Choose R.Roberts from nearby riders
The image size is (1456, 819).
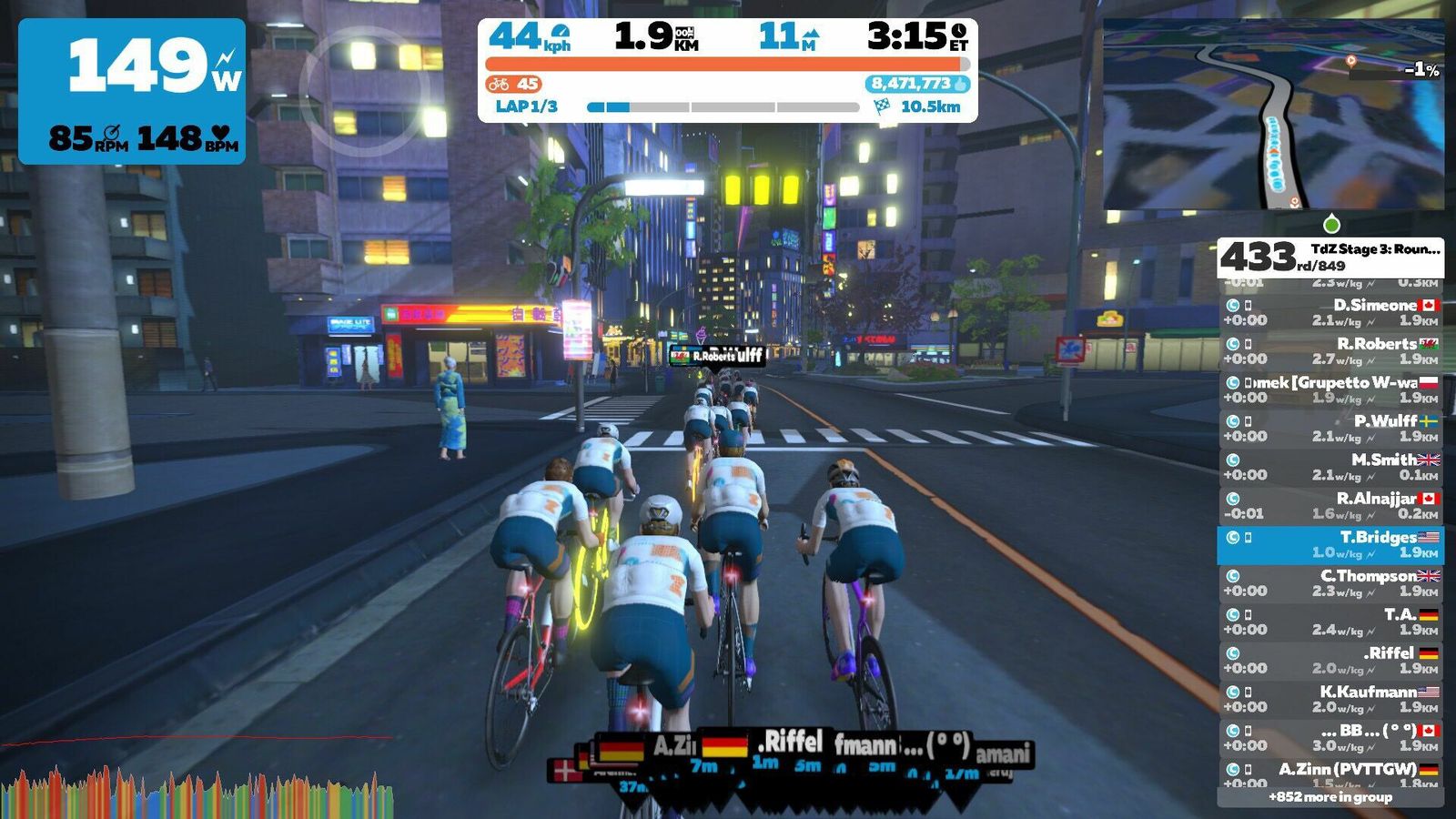1330,351
